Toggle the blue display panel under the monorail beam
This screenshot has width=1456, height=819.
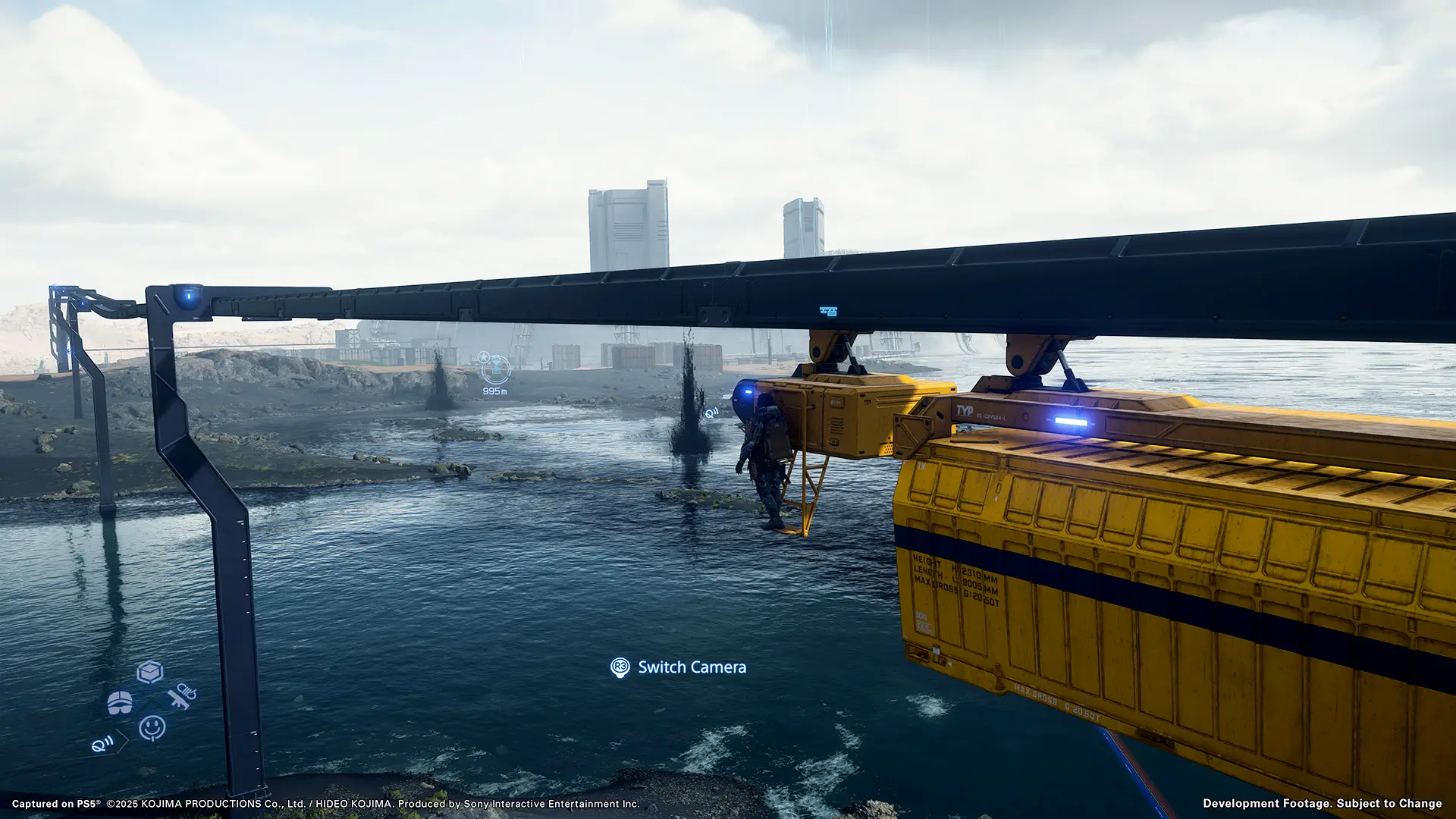click(827, 309)
